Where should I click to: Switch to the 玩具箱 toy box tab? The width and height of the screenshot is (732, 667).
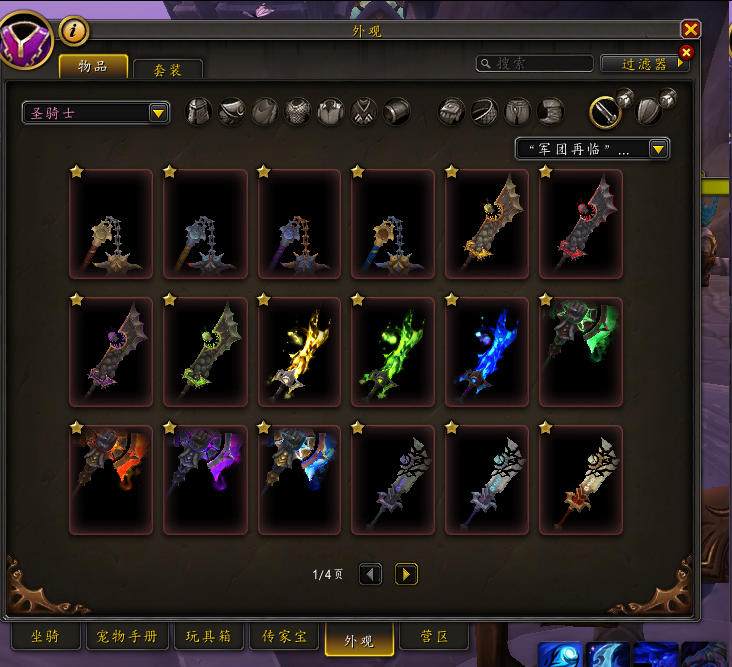pos(208,637)
